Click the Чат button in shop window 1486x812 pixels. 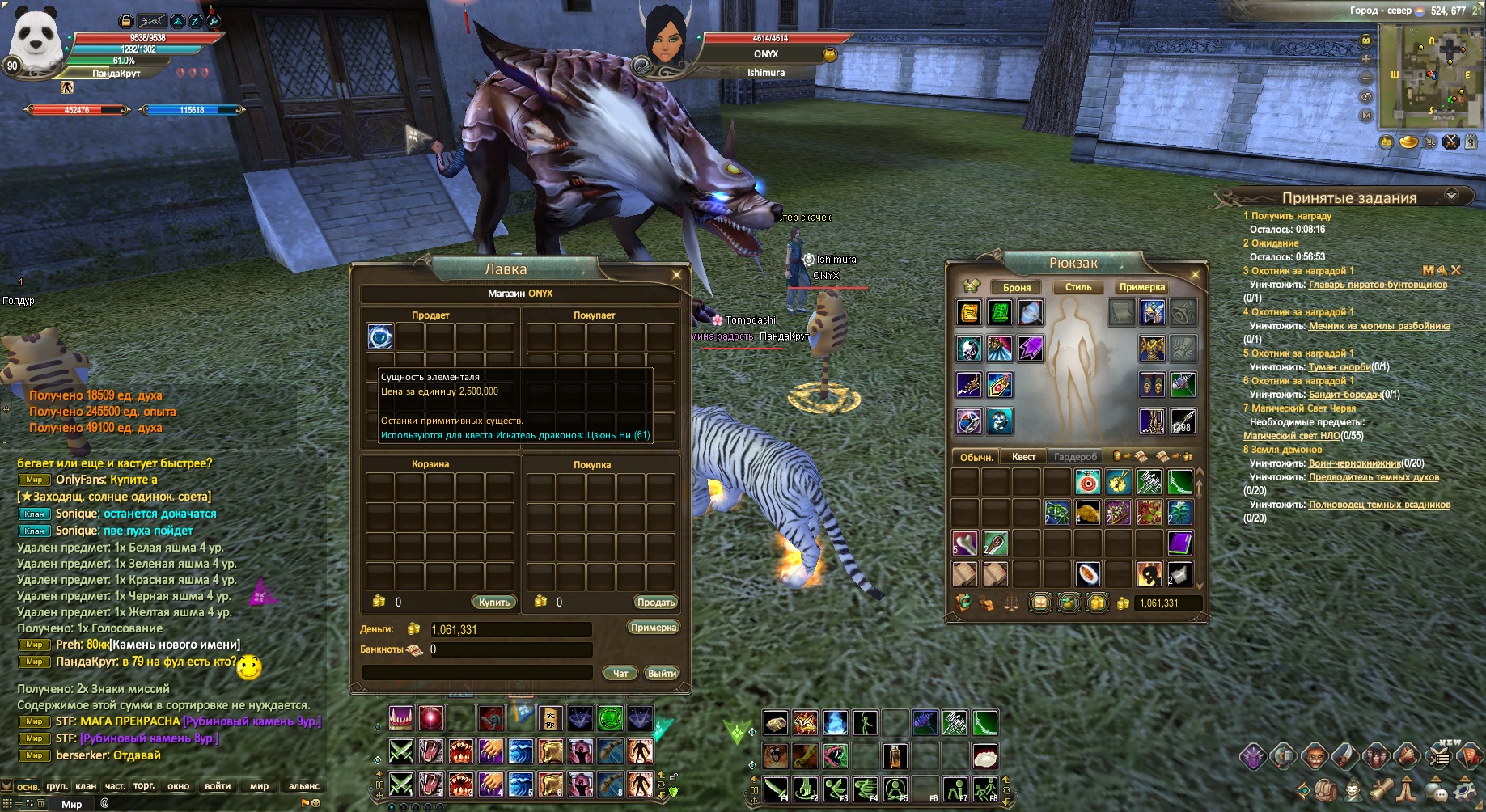(620, 674)
